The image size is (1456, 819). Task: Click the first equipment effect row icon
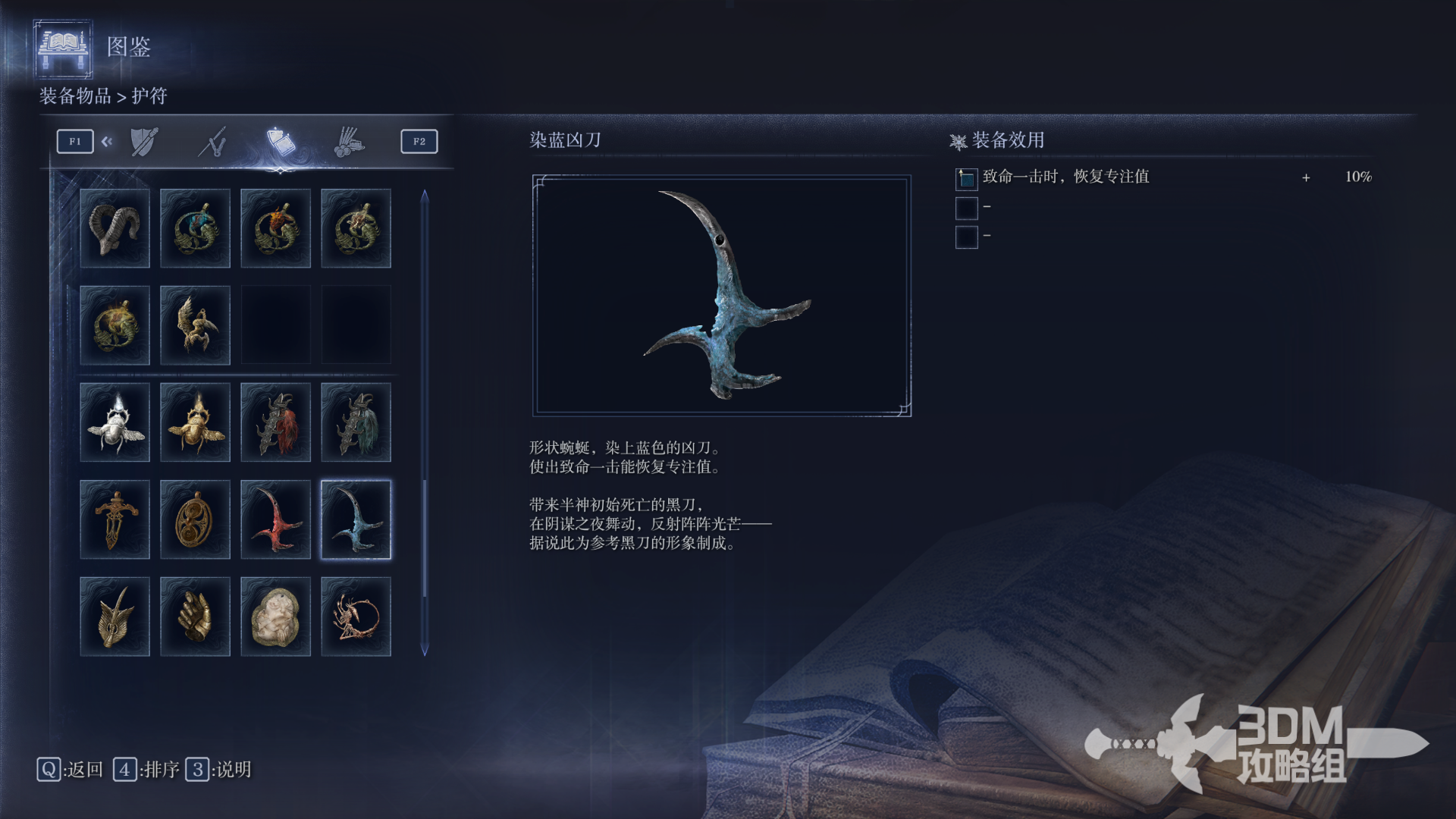click(966, 178)
